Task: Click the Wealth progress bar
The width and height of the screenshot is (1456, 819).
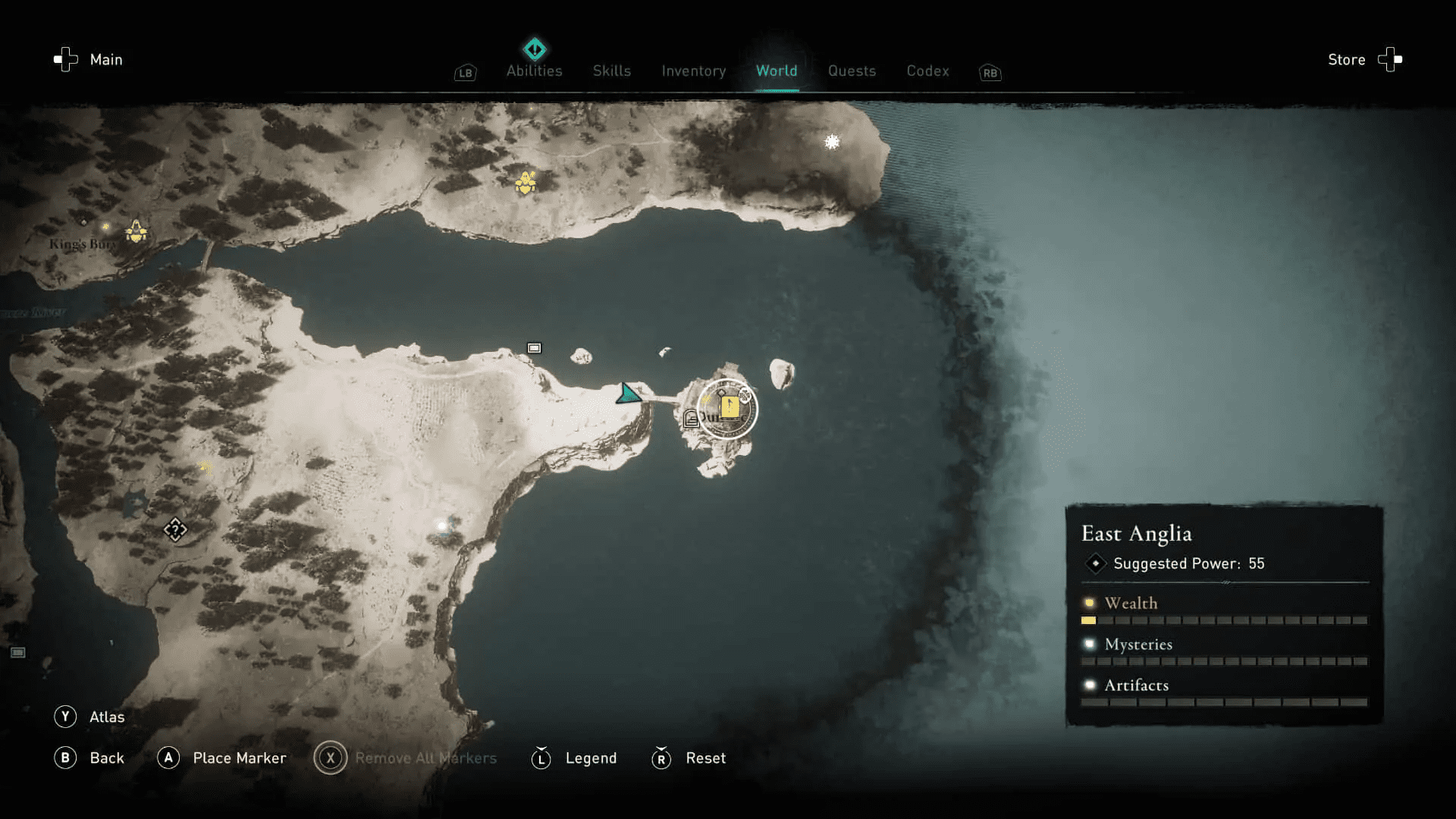Action: coord(1225,620)
